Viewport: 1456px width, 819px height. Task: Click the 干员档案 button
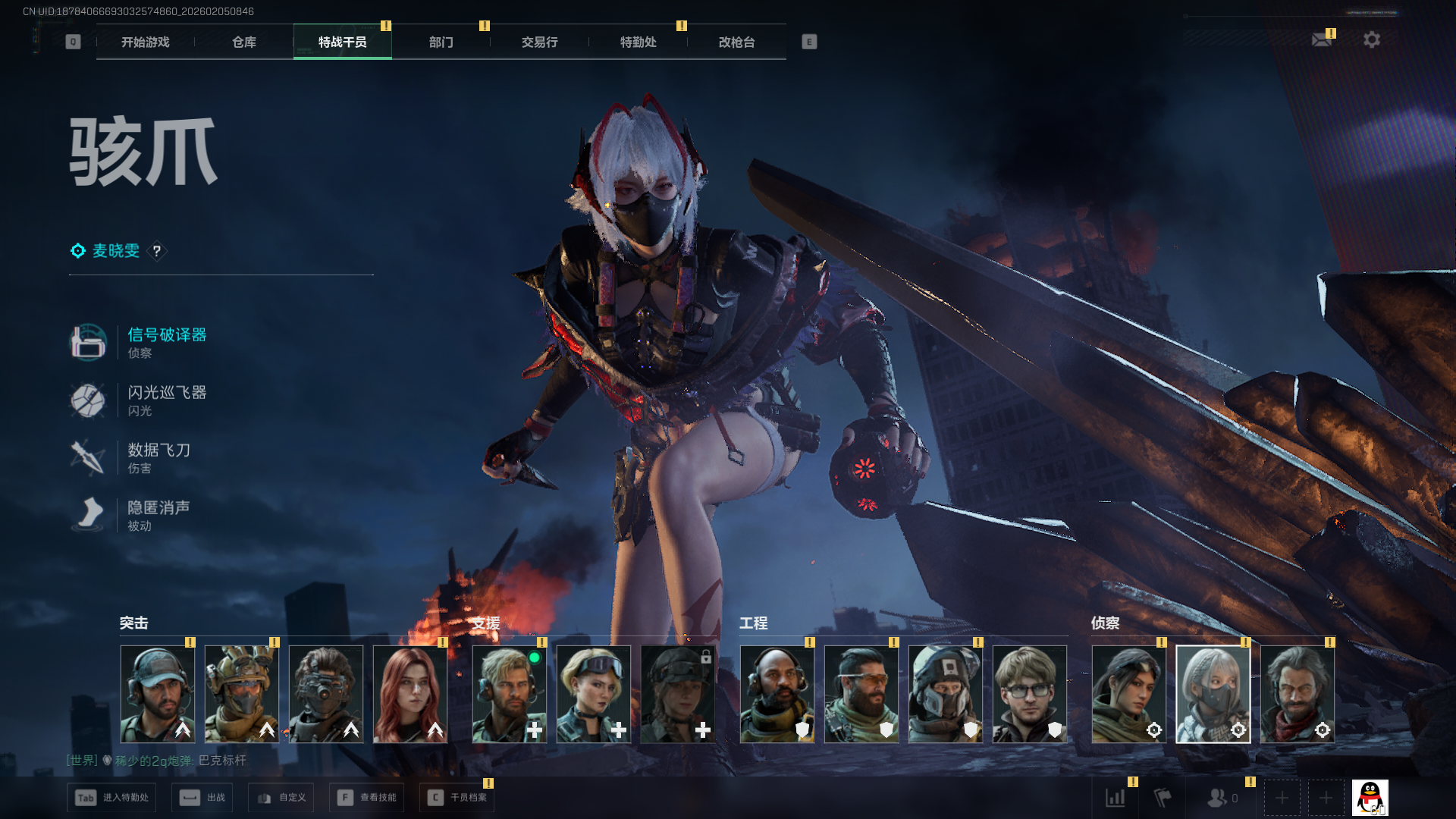[457, 798]
